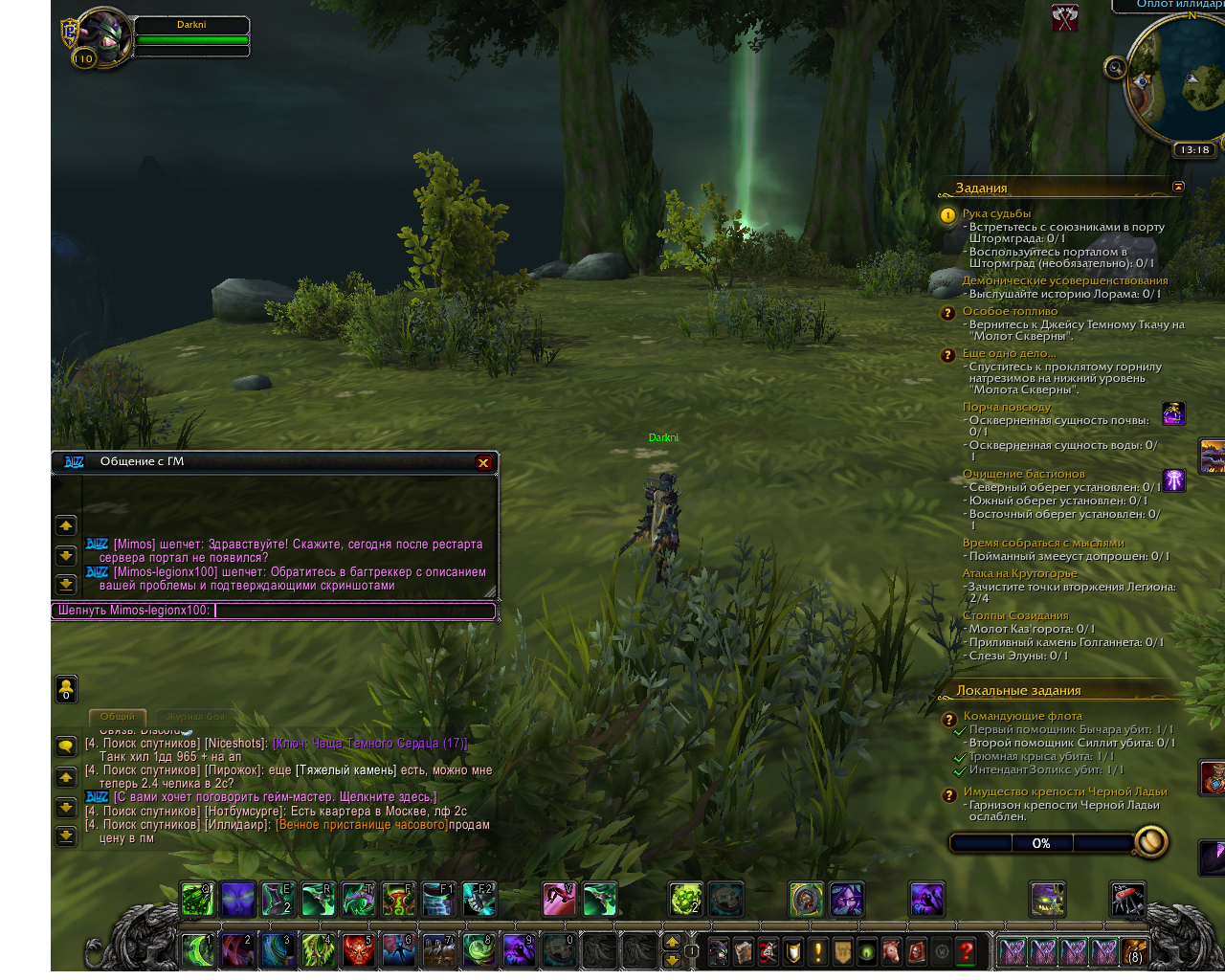Click the whisper input field to Mimos-legionx100
The width and height of the screenshot is (1225, 980).
[x=354, y=611]
